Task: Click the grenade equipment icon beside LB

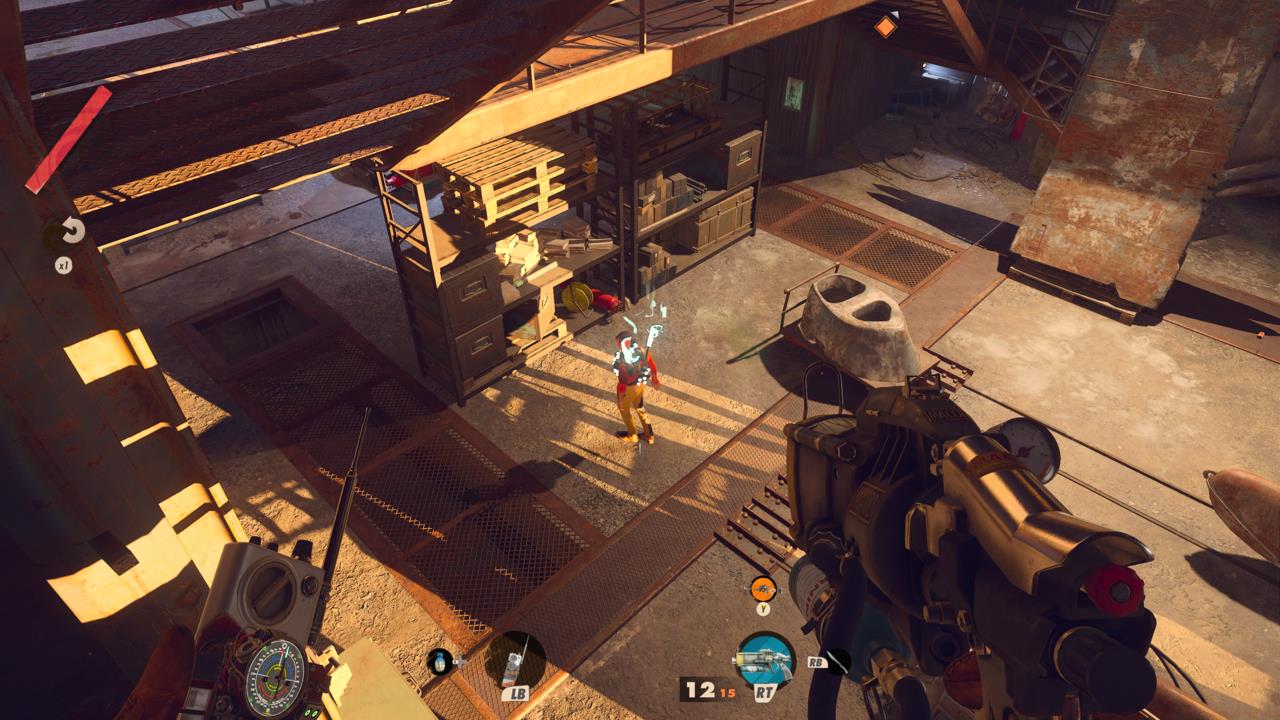Action: pos(440,662)
